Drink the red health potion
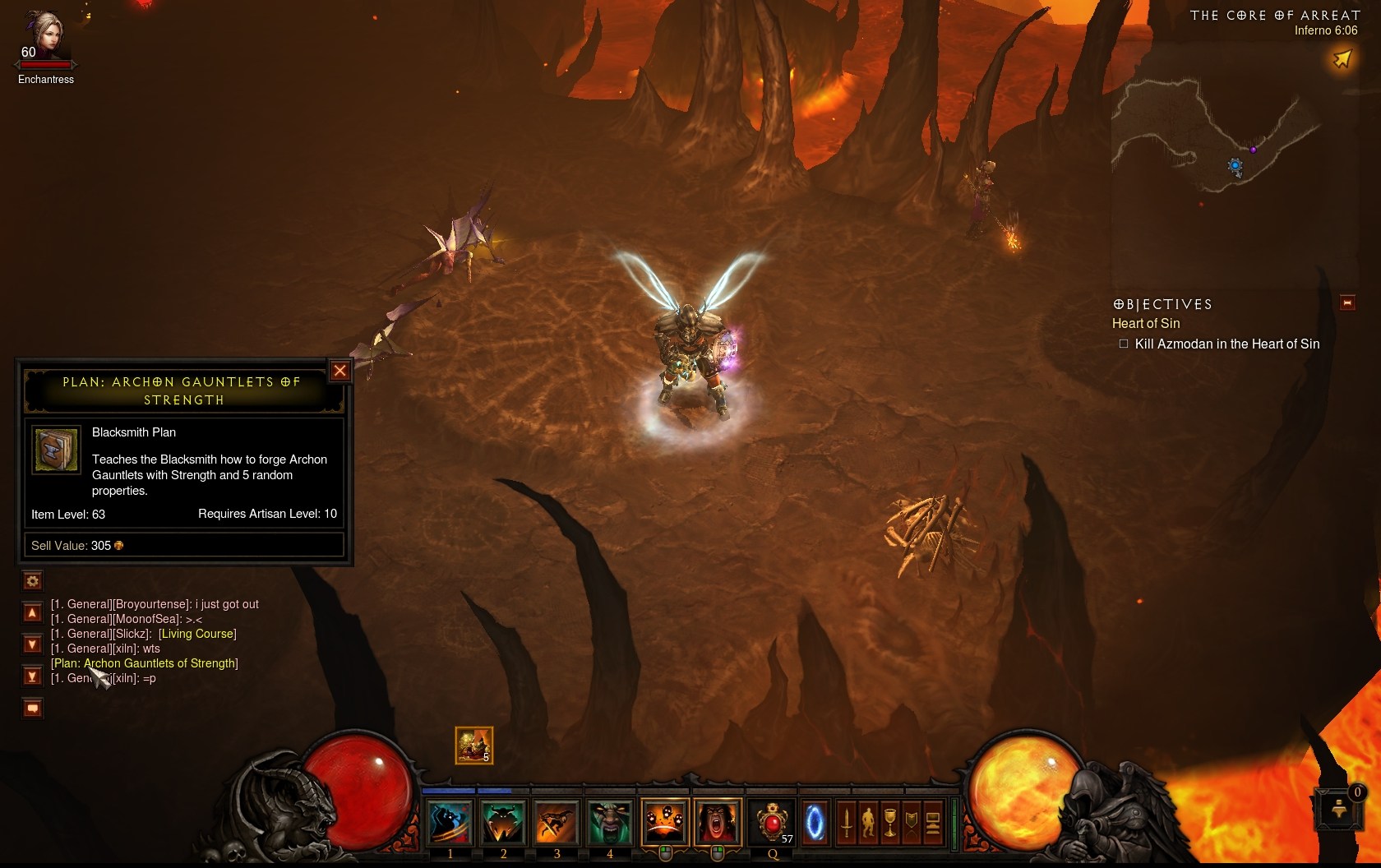This screenshot has width=1381, height=868. click(x=773, y=822)
